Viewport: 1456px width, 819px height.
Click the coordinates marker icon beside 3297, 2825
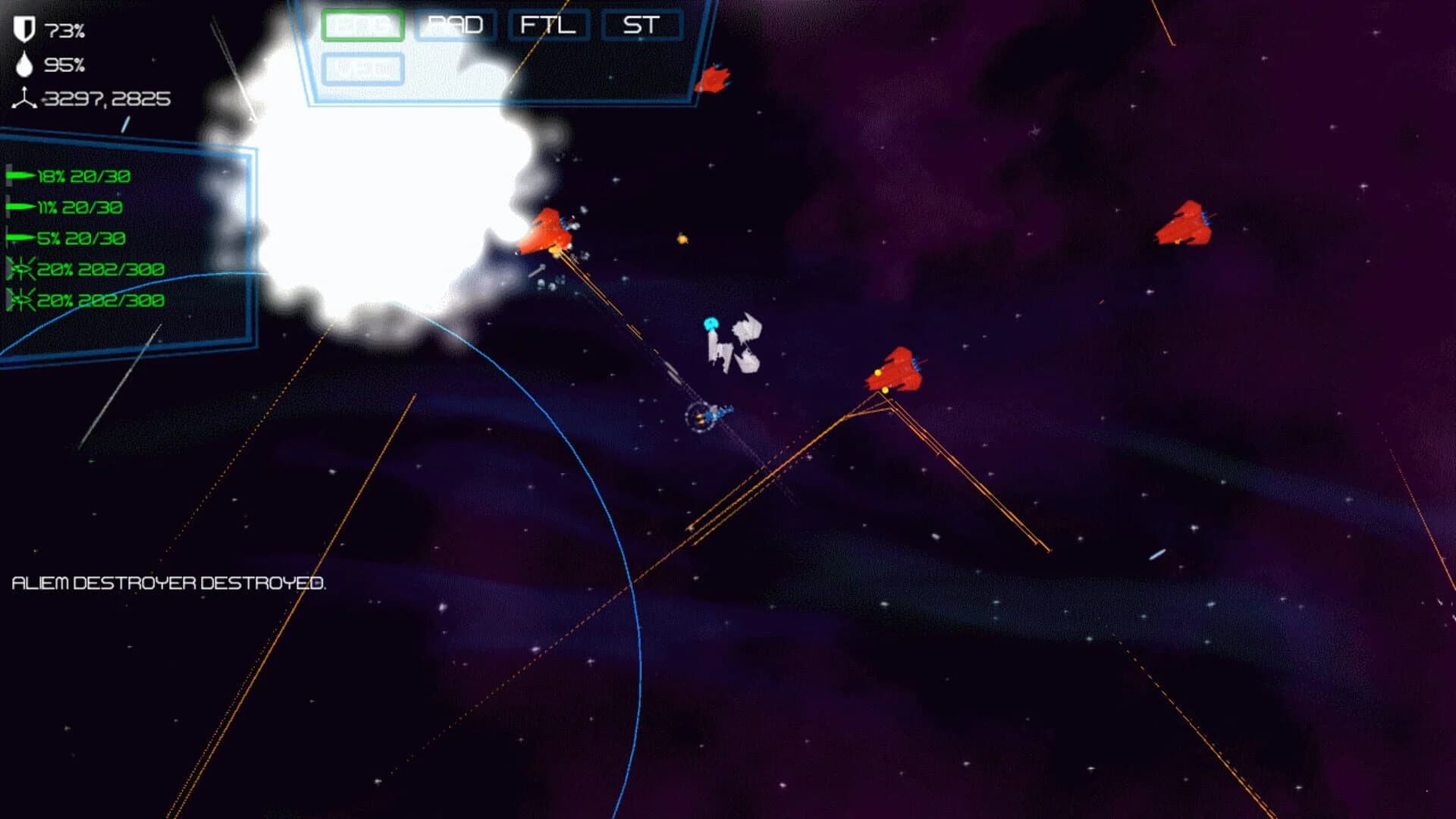25,99
